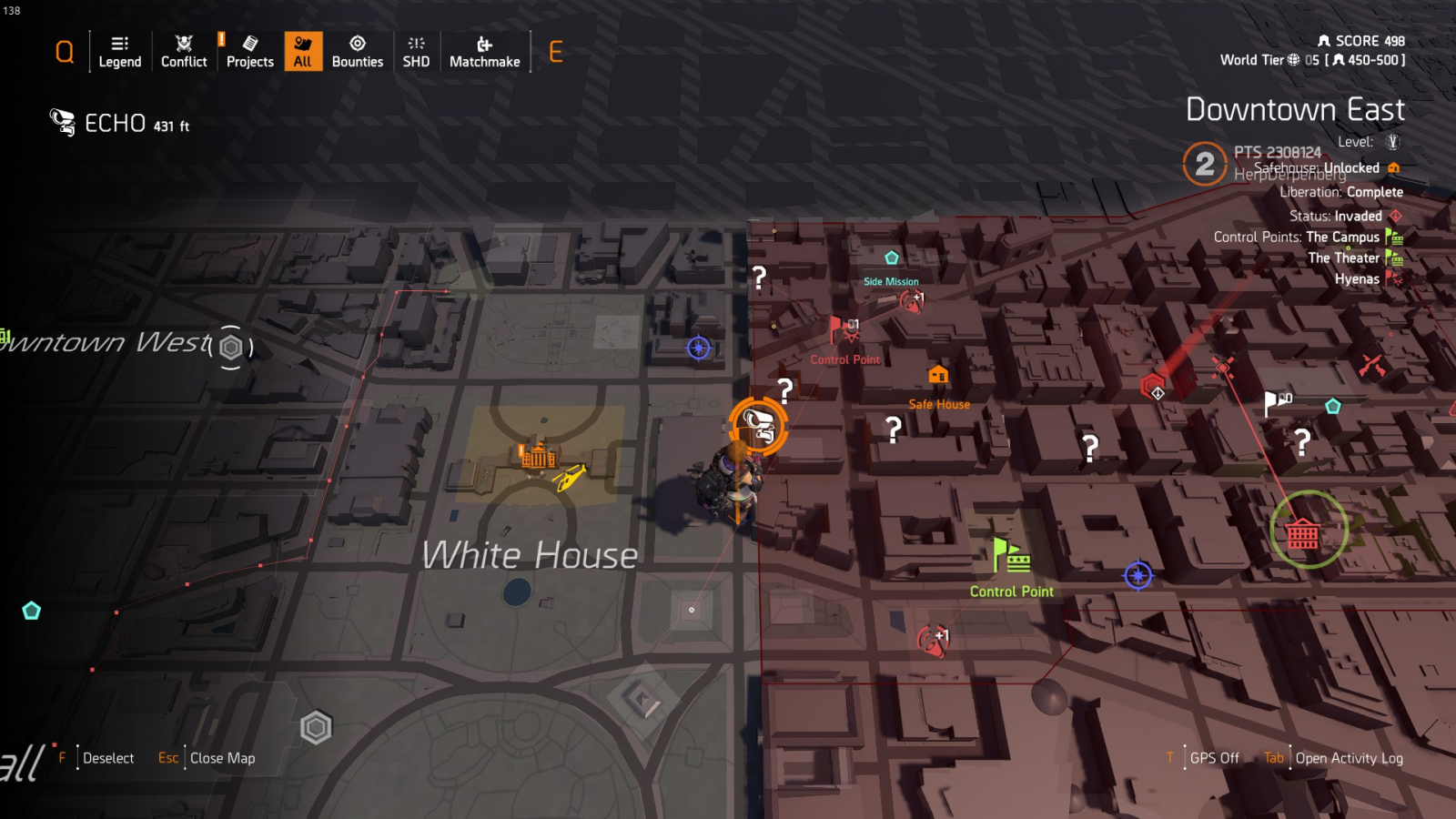
Task: Switch to the Conflict filter tab
Action: [184, 52]
